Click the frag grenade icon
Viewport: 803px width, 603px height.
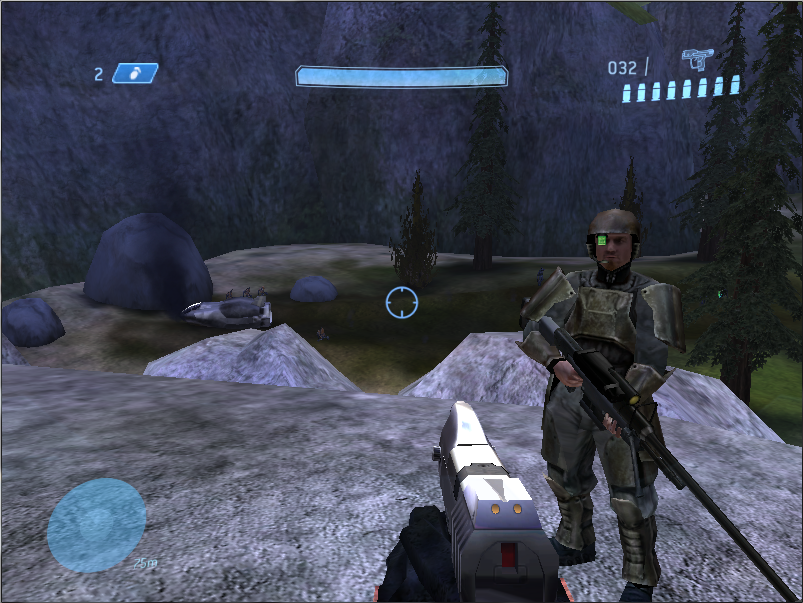pyautogui.click(x=134, y=73)
